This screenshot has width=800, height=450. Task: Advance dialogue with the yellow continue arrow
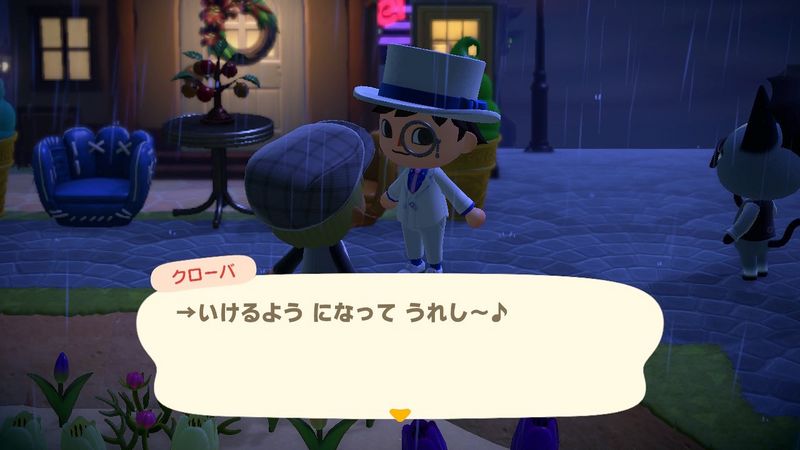tap(399, 412)
